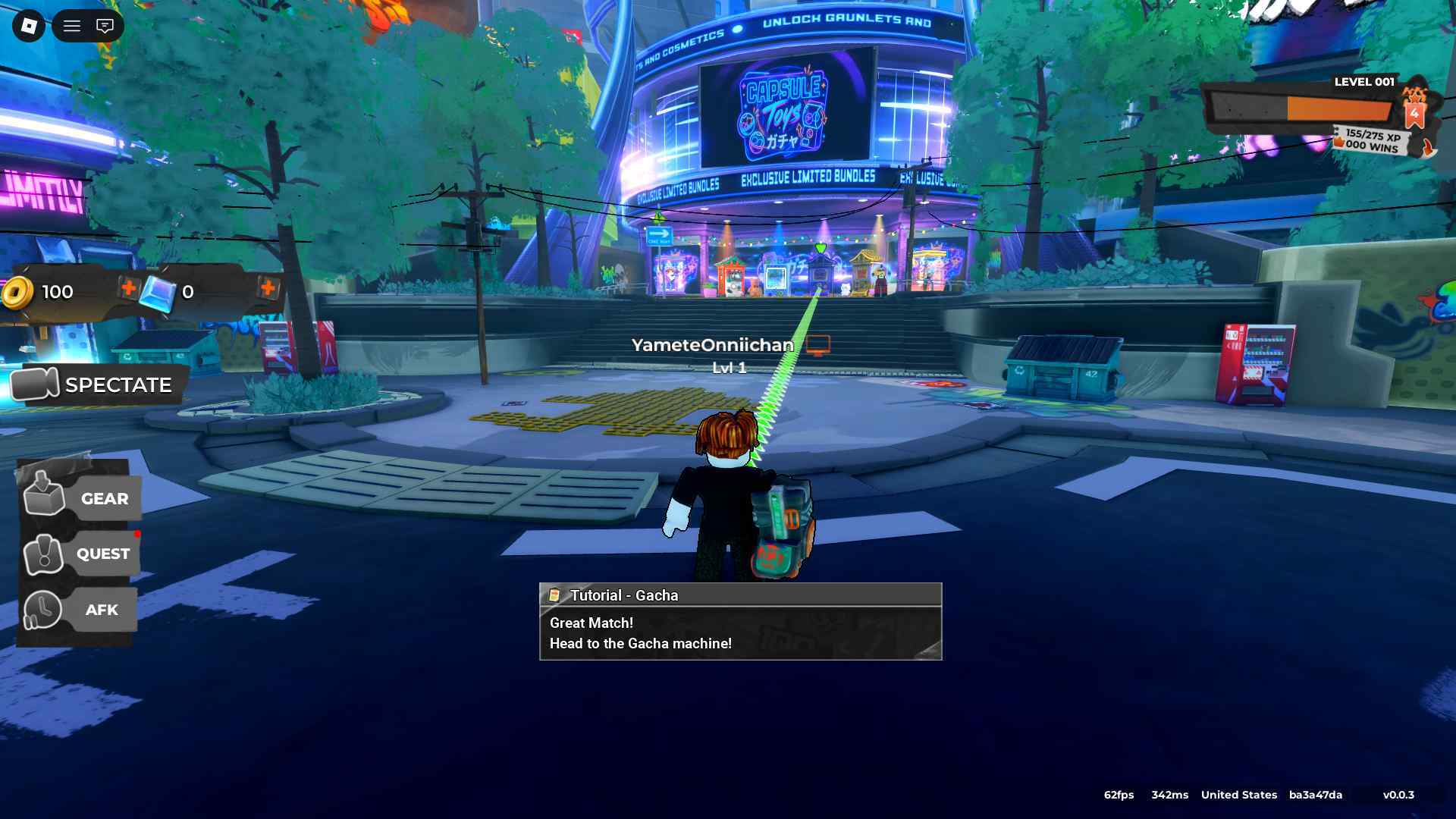The width and height of the screenshot is (1456, 819).
Task: Enter Spectate mode
Action: pyautogui.click(x=95, y=384)
